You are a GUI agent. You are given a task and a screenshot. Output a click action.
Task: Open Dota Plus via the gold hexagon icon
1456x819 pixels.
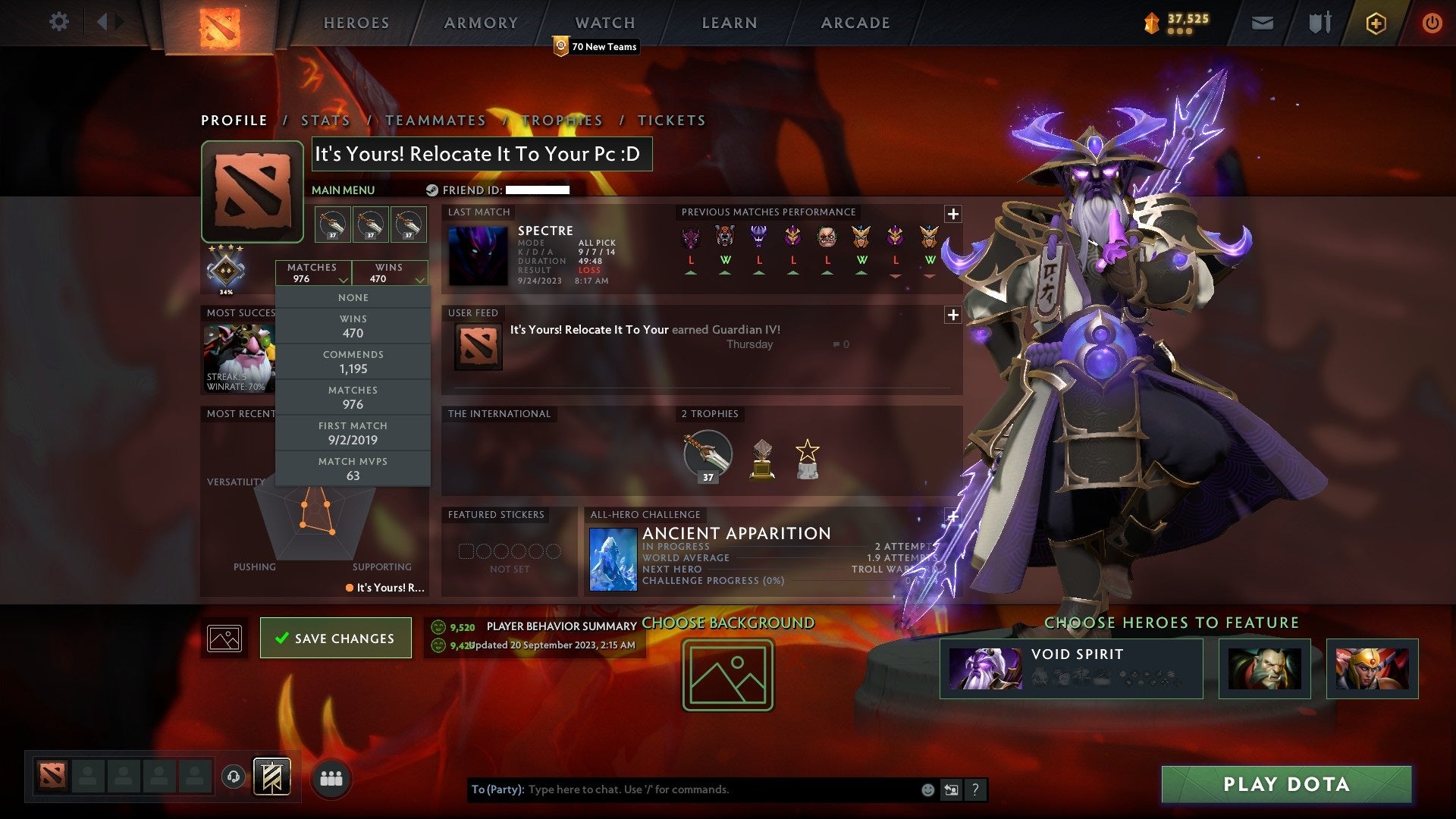pos(1376,23)
